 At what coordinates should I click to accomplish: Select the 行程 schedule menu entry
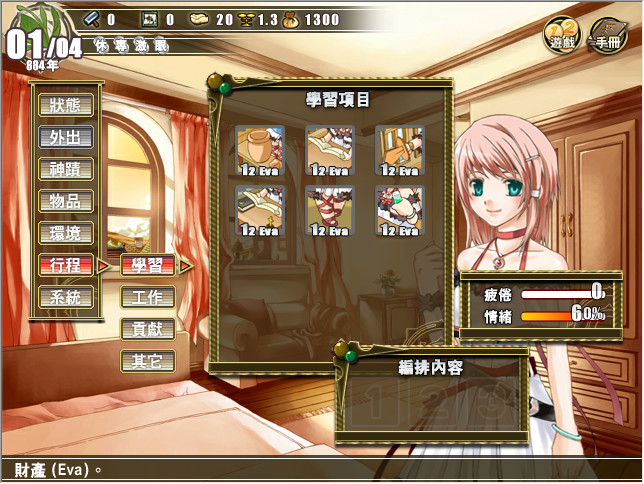point(66,265)
